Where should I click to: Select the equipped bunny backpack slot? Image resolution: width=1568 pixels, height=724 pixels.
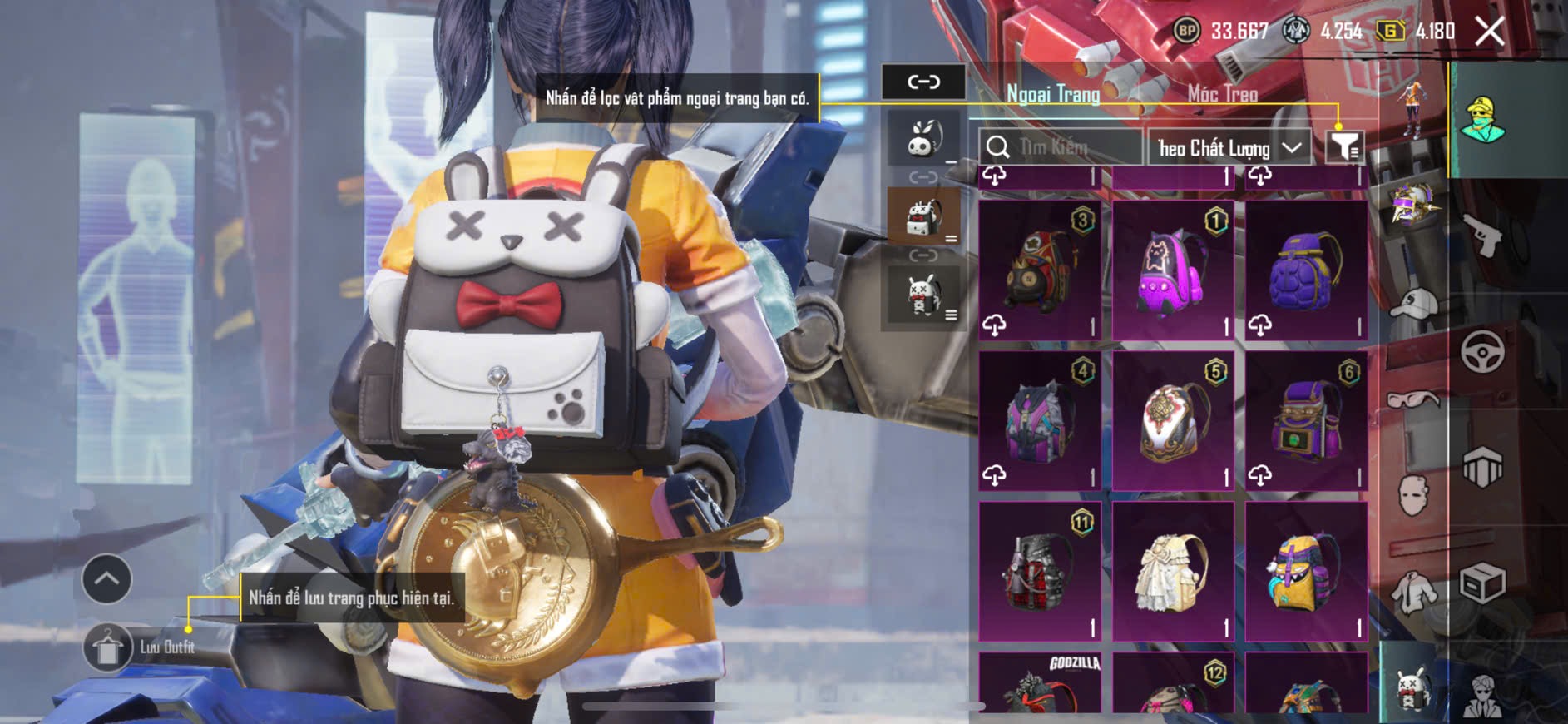tap(923, 216)
